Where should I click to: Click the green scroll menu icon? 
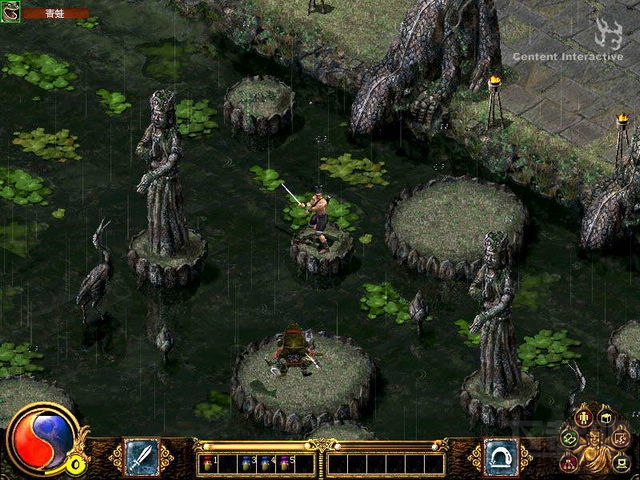[x=569, y=438]
